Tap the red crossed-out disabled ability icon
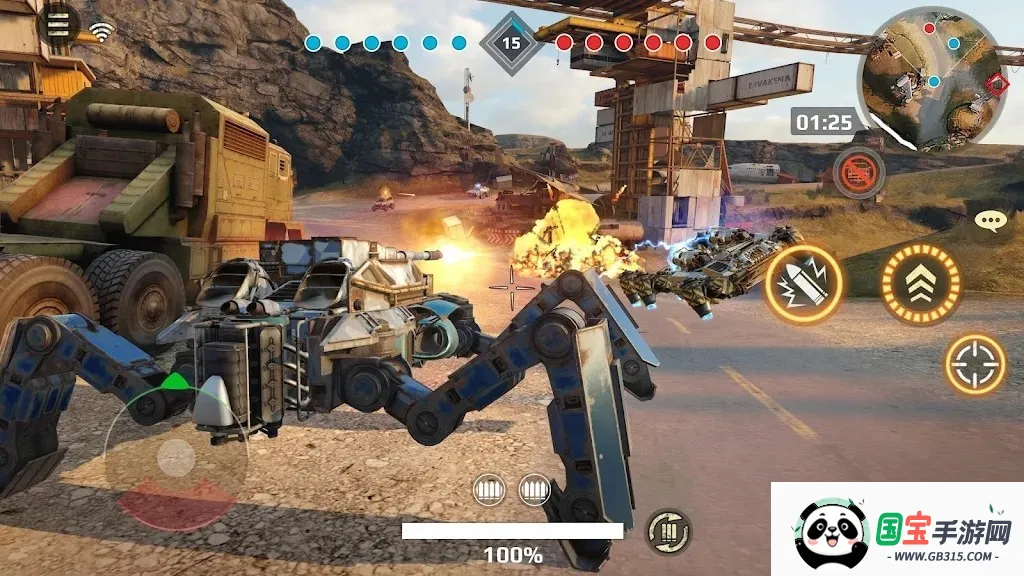1024x576 pixels. (858, 173)
